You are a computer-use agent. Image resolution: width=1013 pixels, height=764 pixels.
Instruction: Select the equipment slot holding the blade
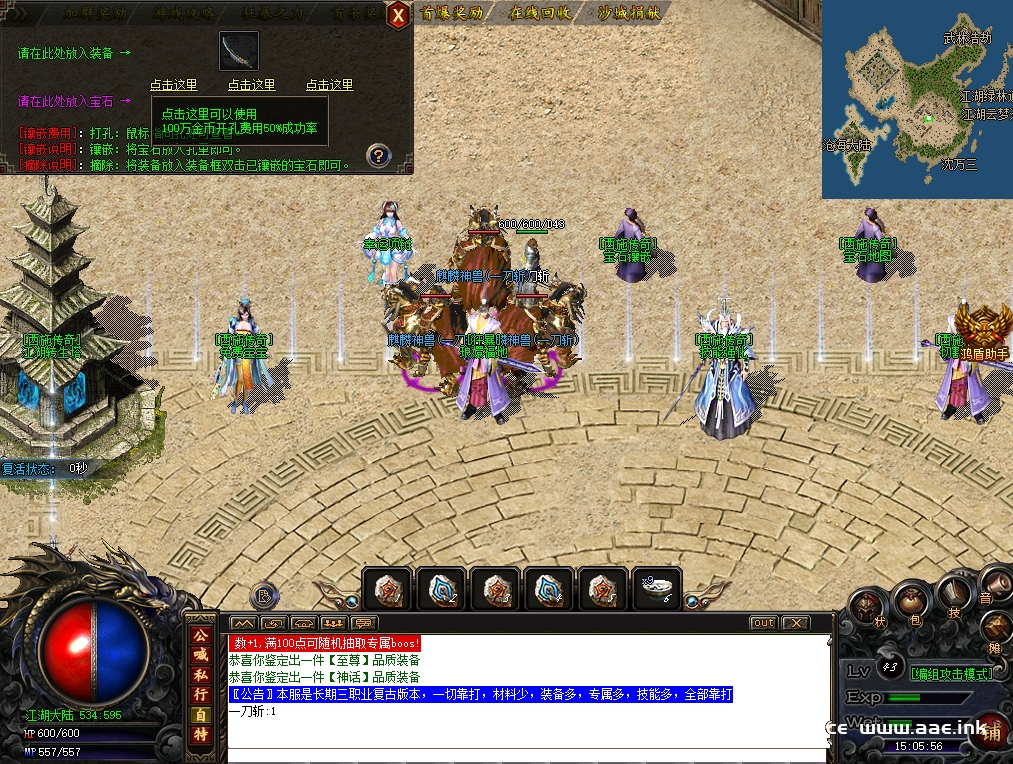pyautogui.click(x=239, y=51)
